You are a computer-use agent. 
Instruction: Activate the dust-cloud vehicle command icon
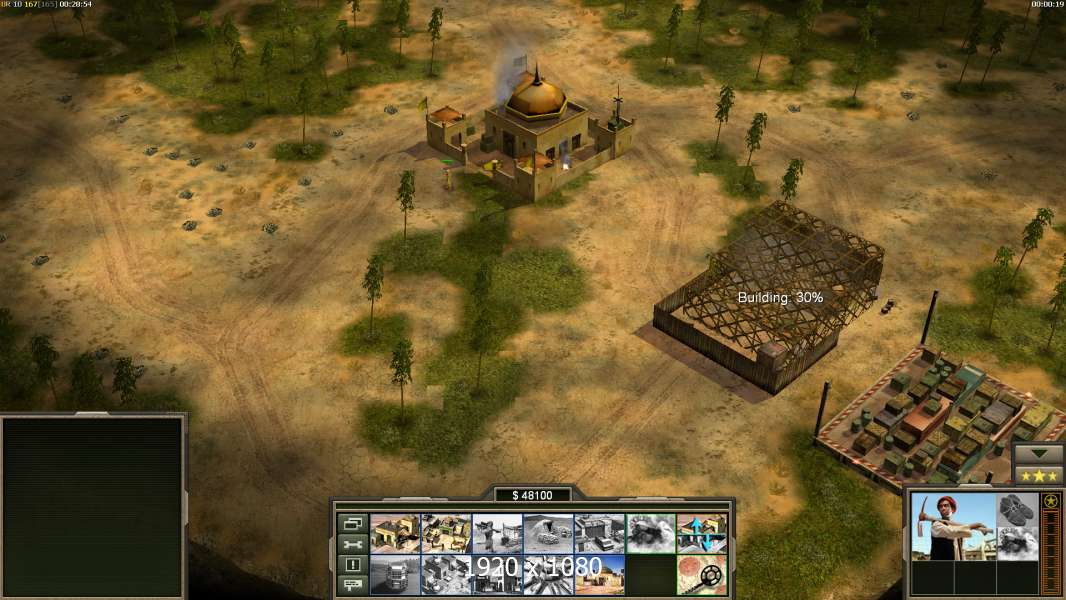point(650,533)
